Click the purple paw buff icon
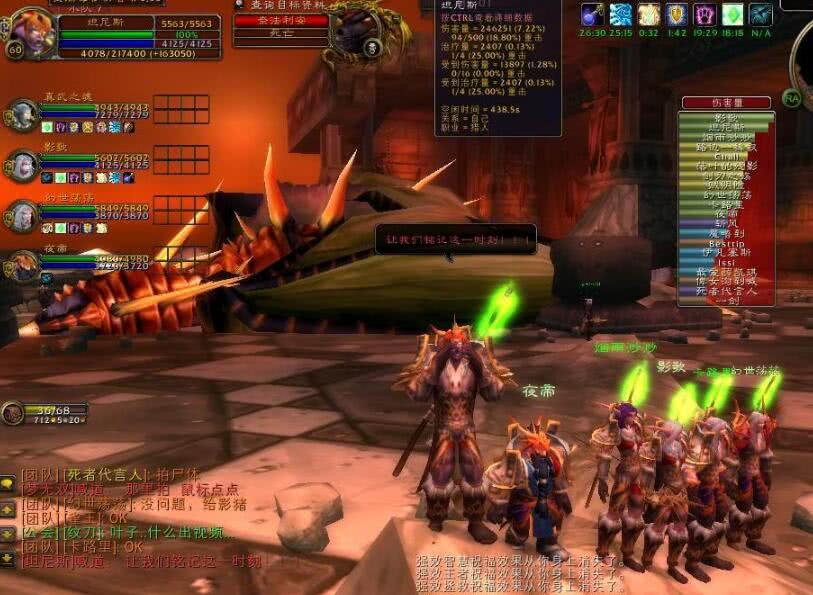 705,15
